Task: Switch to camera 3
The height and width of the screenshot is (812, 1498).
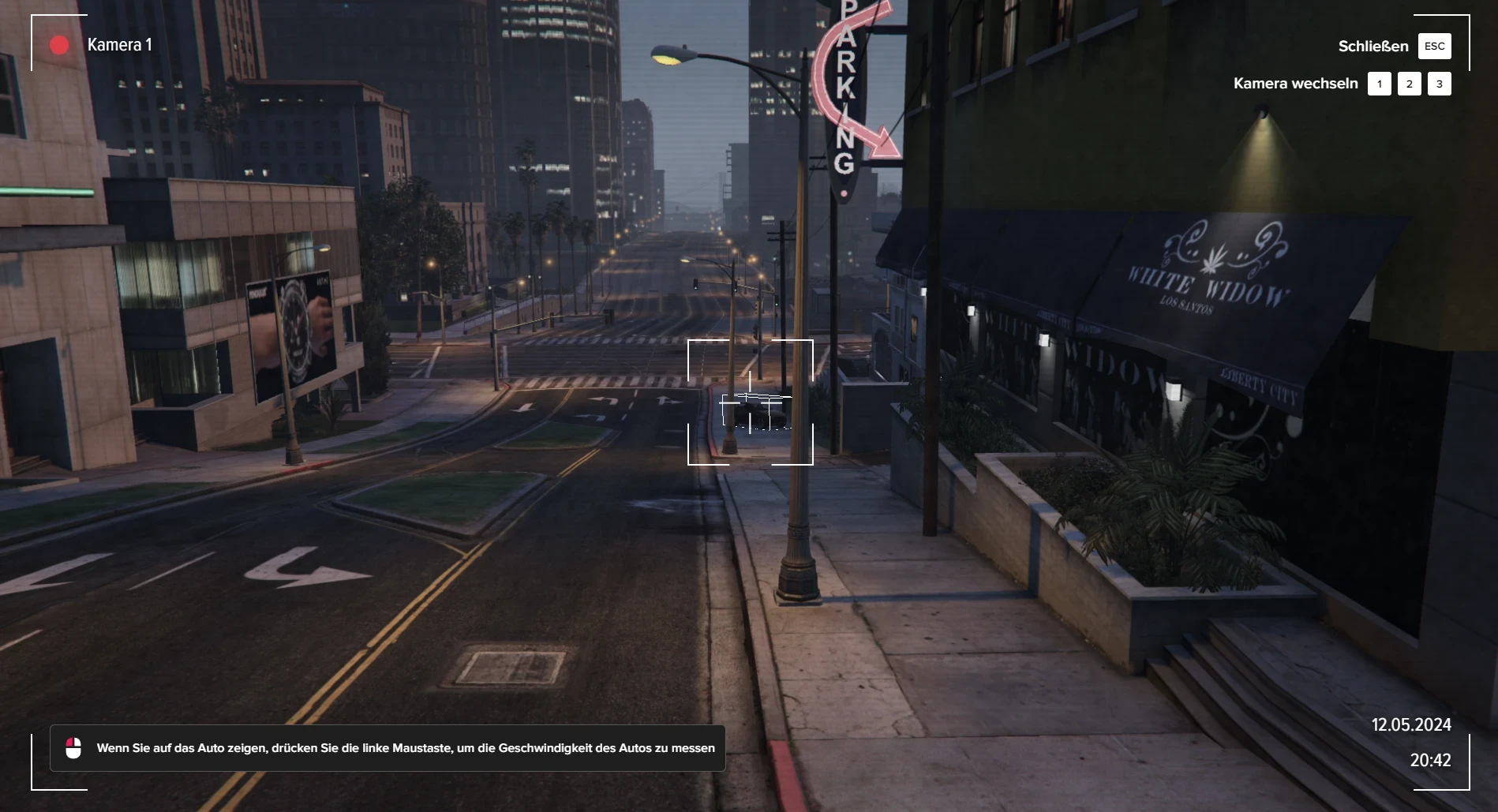Action: coord(1439,84)
